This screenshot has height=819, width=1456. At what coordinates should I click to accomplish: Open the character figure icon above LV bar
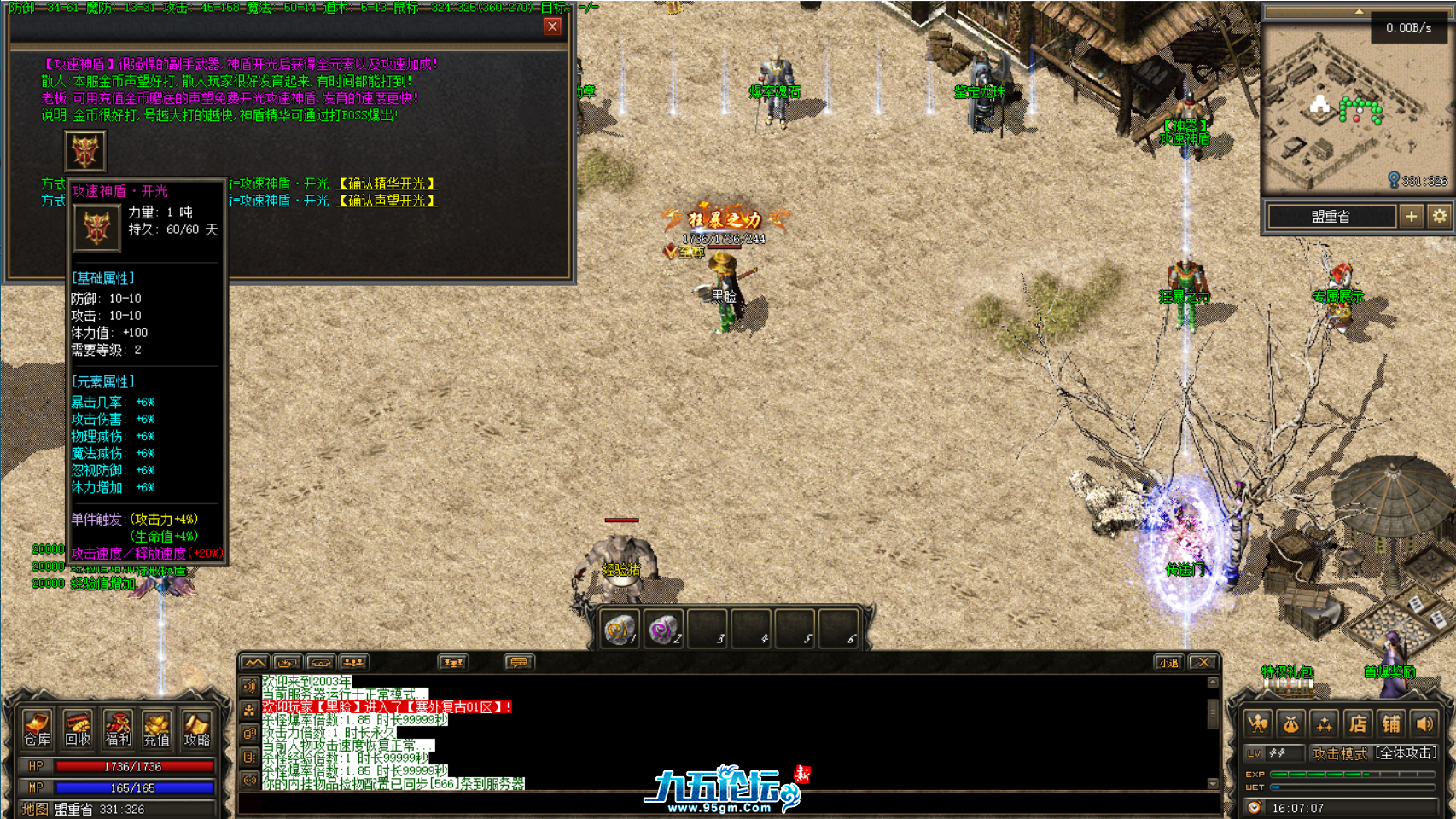point(1257,723)
